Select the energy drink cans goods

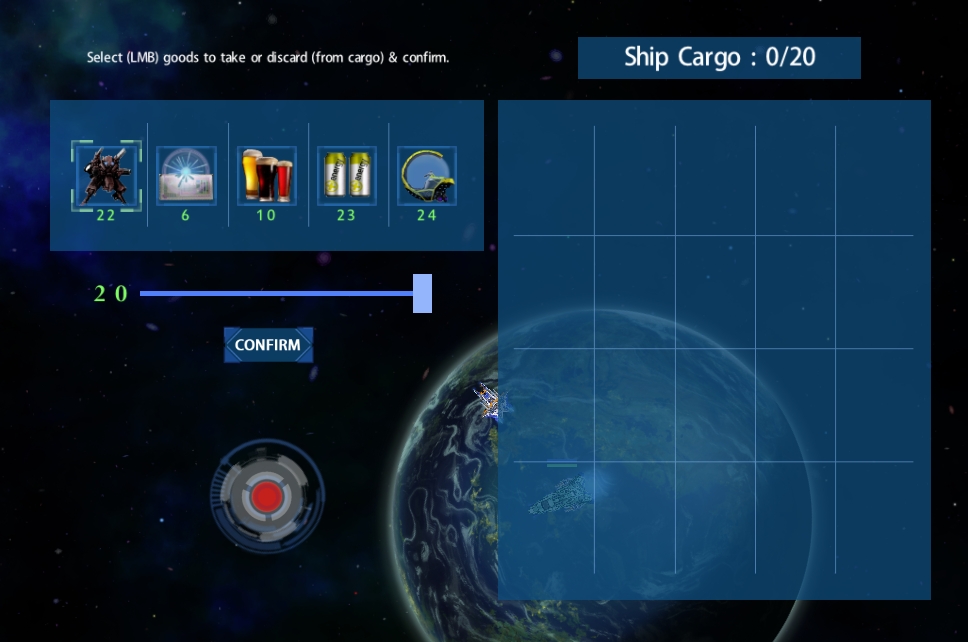[x=346, y=175]
